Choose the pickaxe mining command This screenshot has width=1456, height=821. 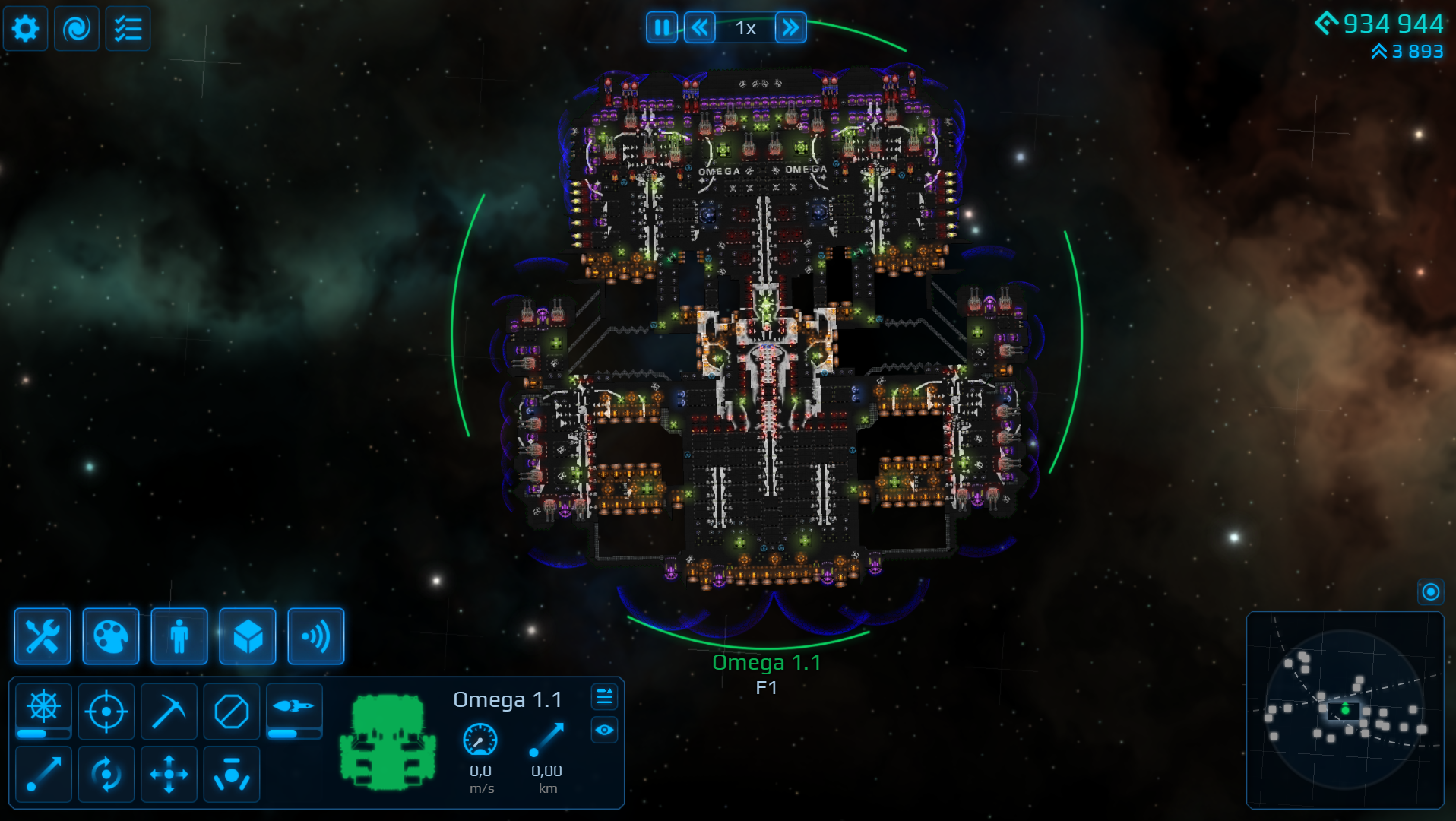coord(169,712)
